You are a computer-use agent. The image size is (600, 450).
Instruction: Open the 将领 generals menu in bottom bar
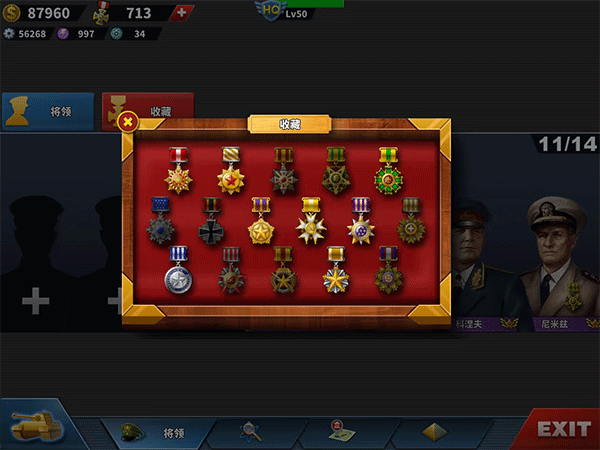[x=158, y=432]
